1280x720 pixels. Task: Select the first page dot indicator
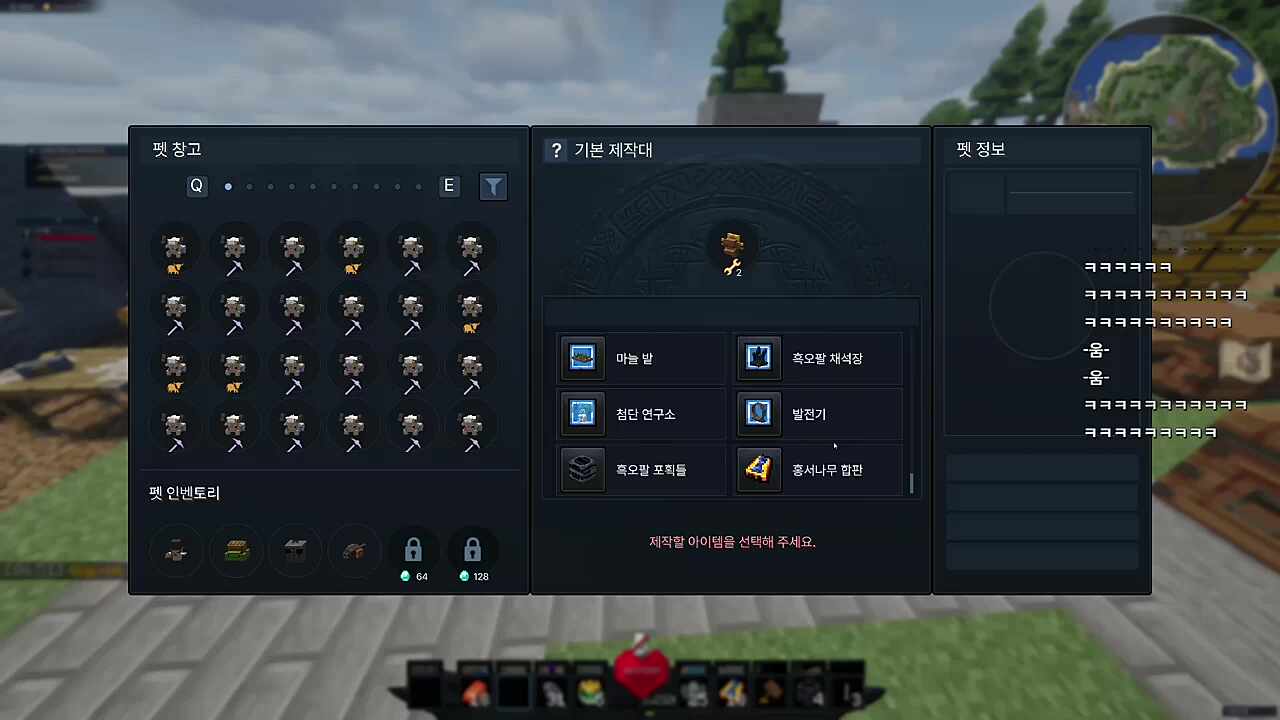(x=228, y=186)
